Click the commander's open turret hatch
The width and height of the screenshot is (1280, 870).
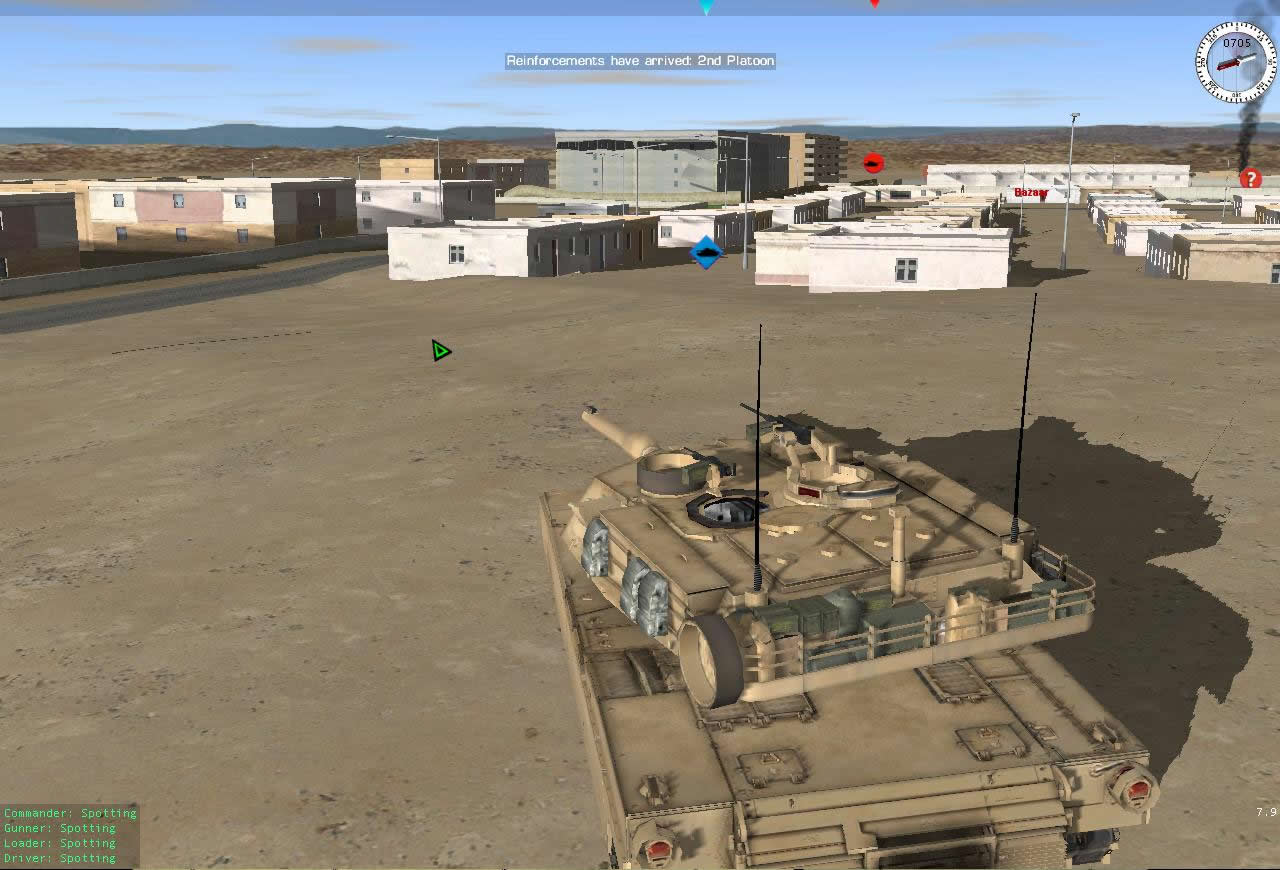pos(722,510)
